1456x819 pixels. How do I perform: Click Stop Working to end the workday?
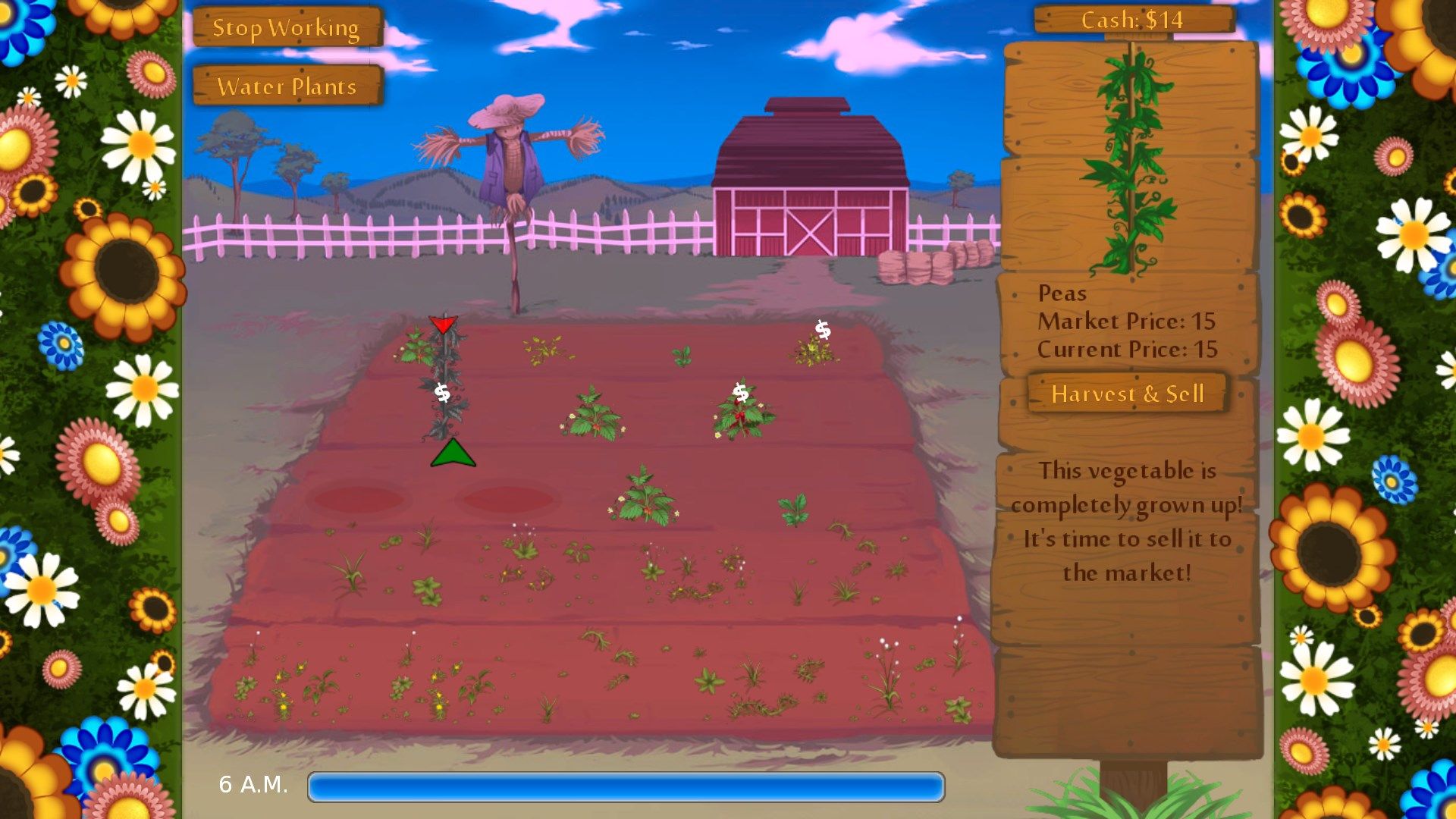point(287,27)
